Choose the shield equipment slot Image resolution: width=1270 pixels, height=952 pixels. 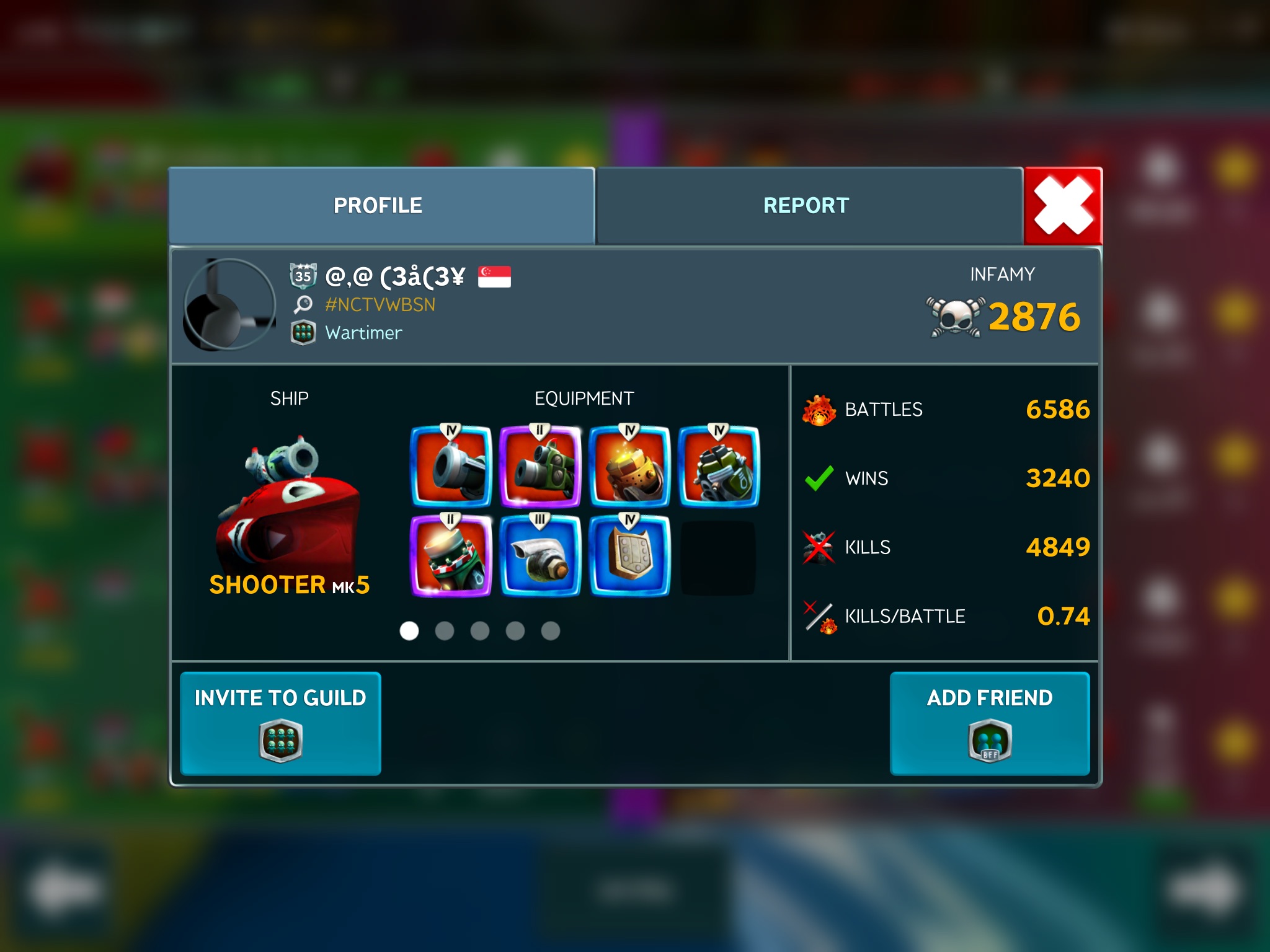pos(629,555)
